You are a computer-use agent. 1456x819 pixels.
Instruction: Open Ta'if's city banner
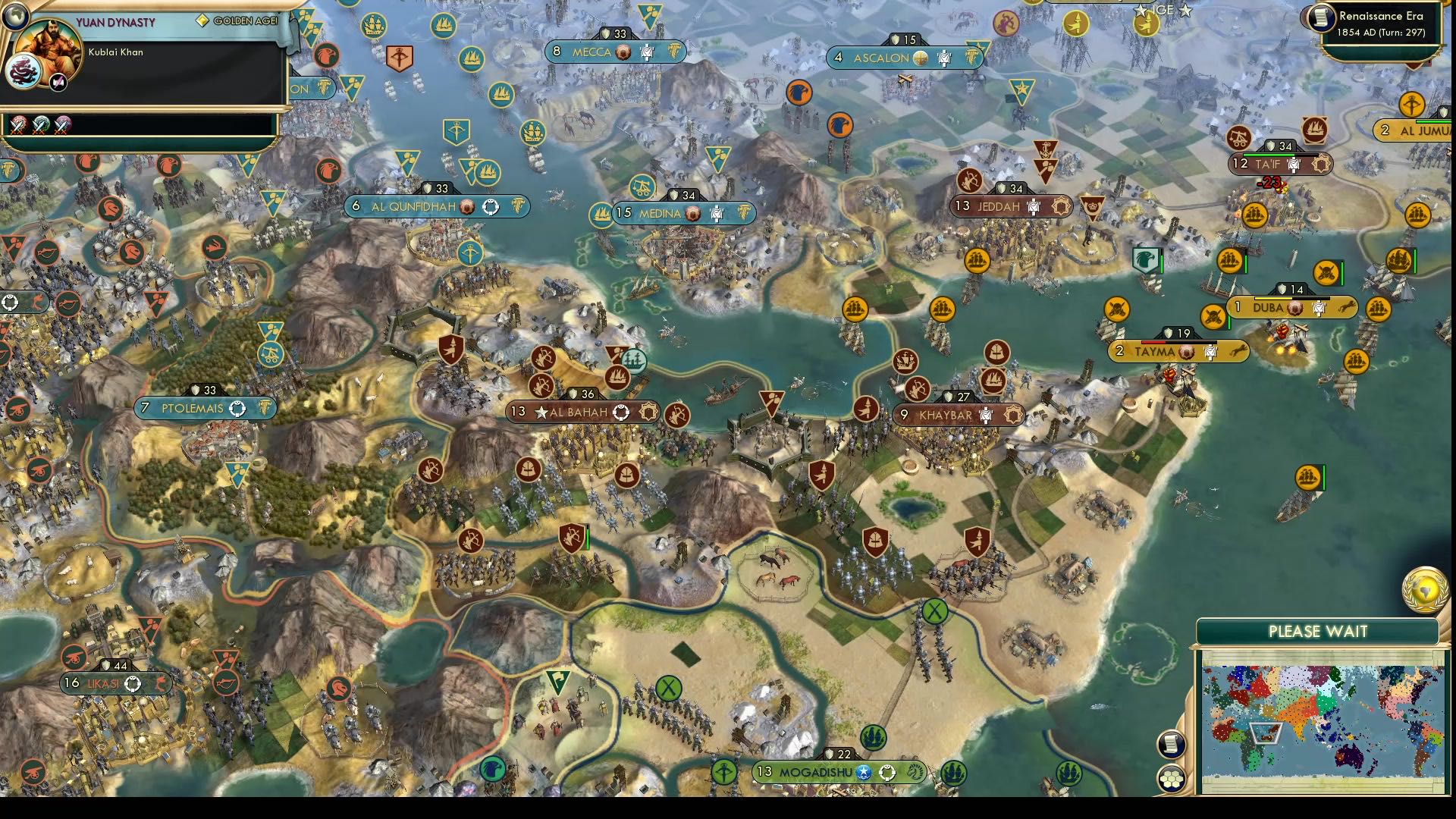tap(1274, 162)
